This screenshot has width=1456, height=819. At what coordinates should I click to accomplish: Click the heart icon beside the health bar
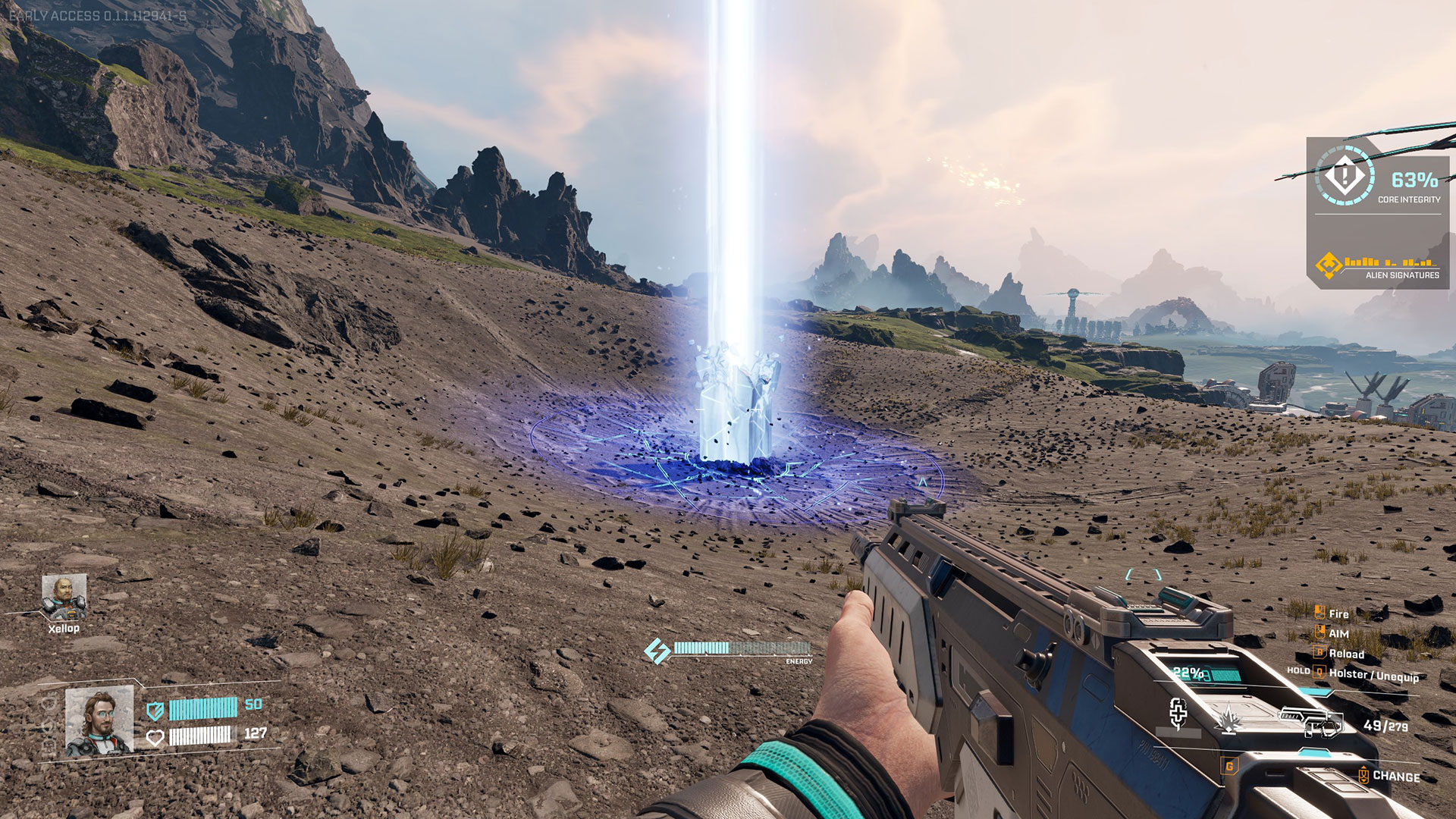coord(155,737)
